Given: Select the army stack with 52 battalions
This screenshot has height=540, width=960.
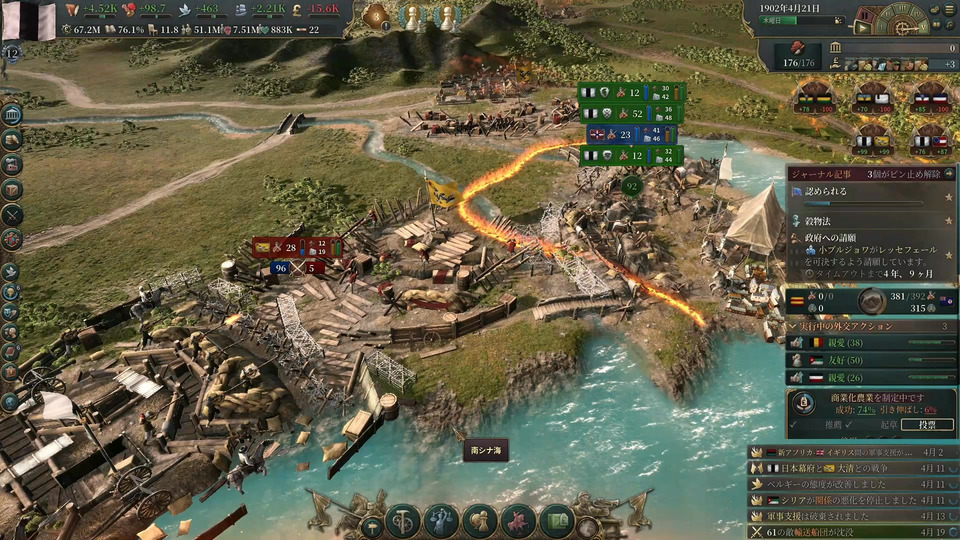Looking at the screenshot, I should [x=632, y=114].
